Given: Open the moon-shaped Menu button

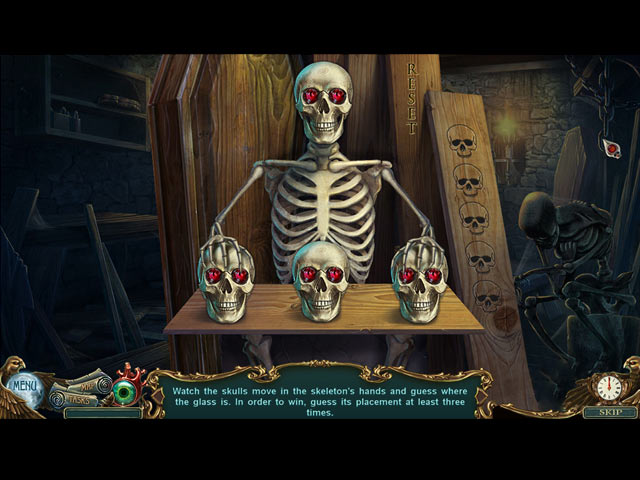Looking at the screenshot, I should pyautogui.click(x=22, y=385).
